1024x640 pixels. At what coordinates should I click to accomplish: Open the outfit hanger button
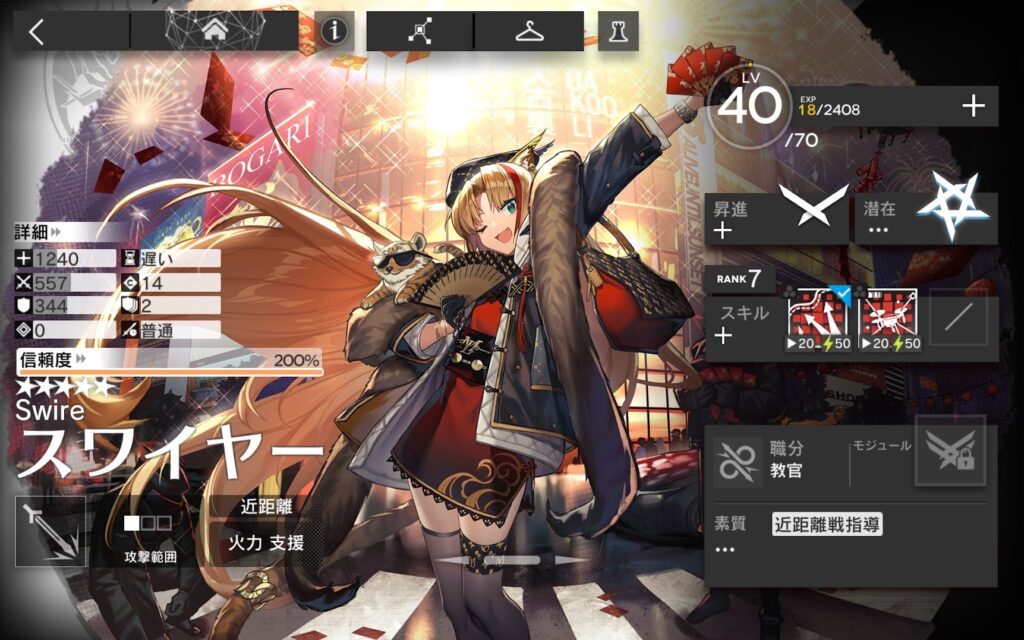529,31
